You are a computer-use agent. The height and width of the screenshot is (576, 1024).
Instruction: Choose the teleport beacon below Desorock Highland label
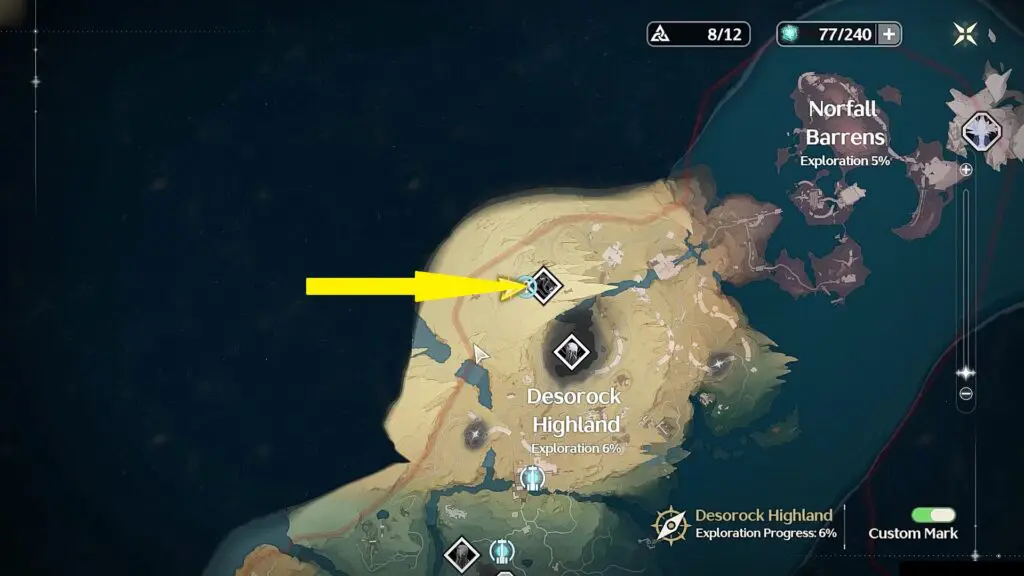pos(533,478)
